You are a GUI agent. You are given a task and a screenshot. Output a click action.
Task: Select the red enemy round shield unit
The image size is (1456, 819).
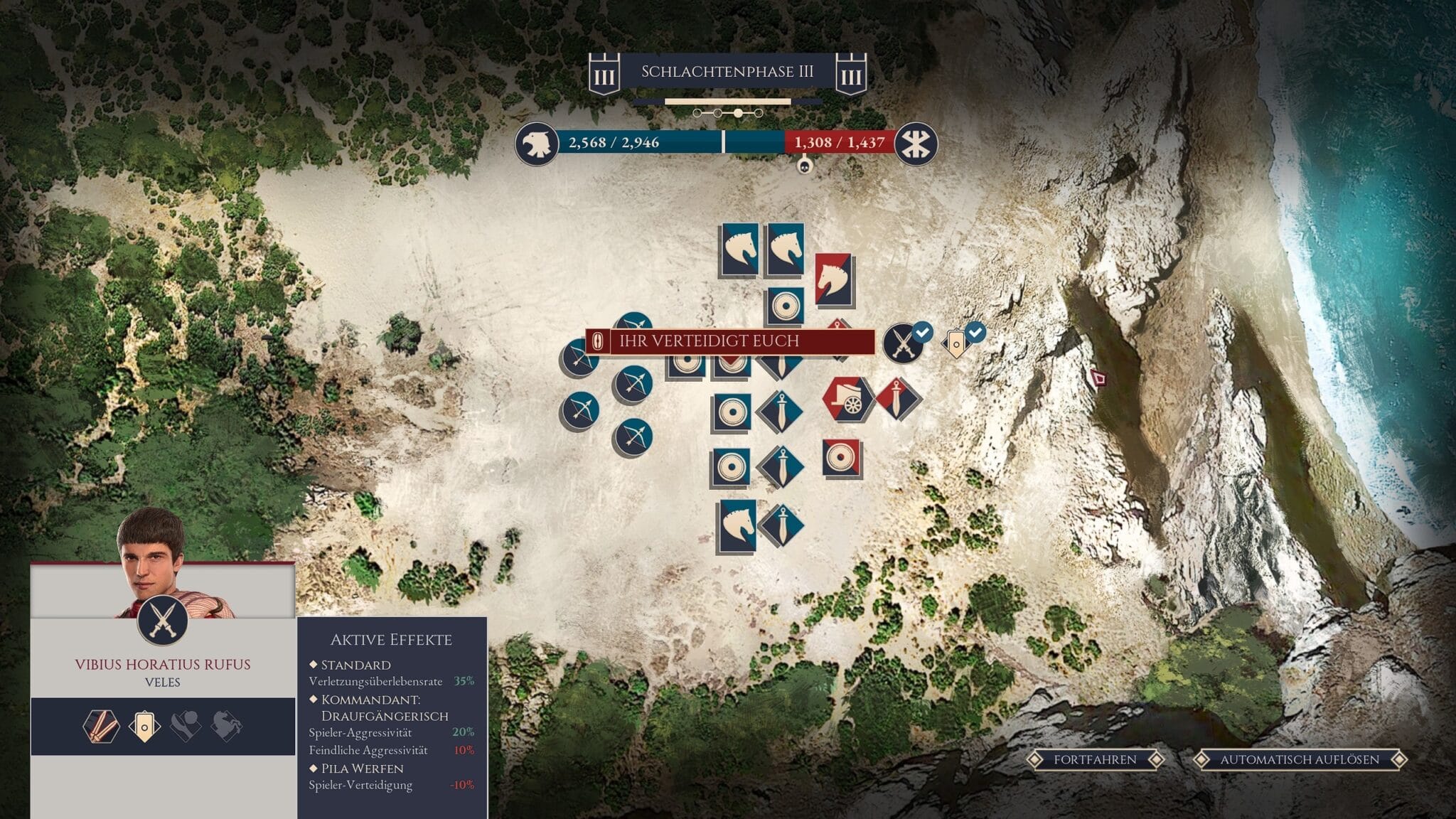point(842,458)
